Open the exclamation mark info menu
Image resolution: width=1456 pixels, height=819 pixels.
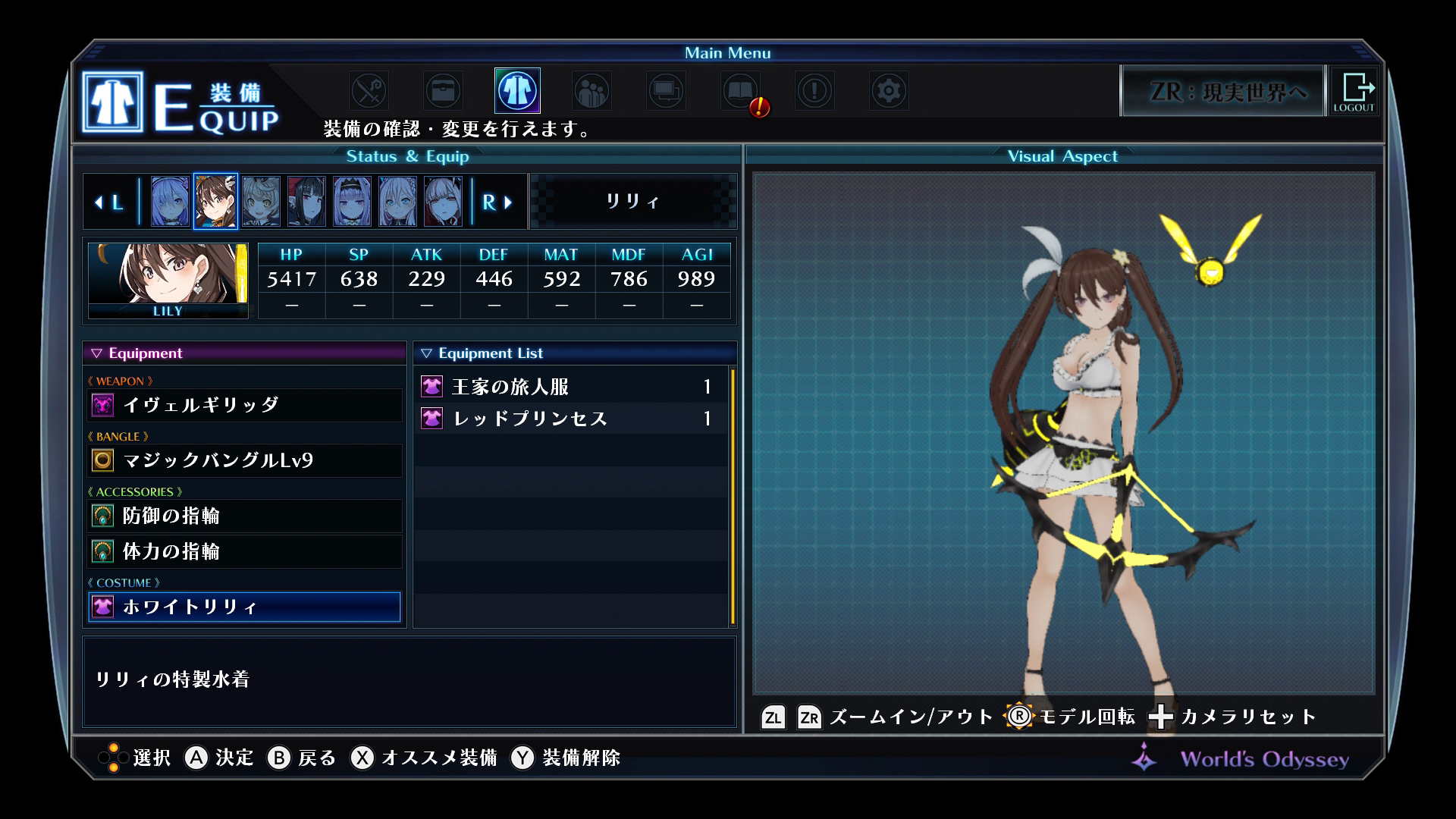[814, 91]
